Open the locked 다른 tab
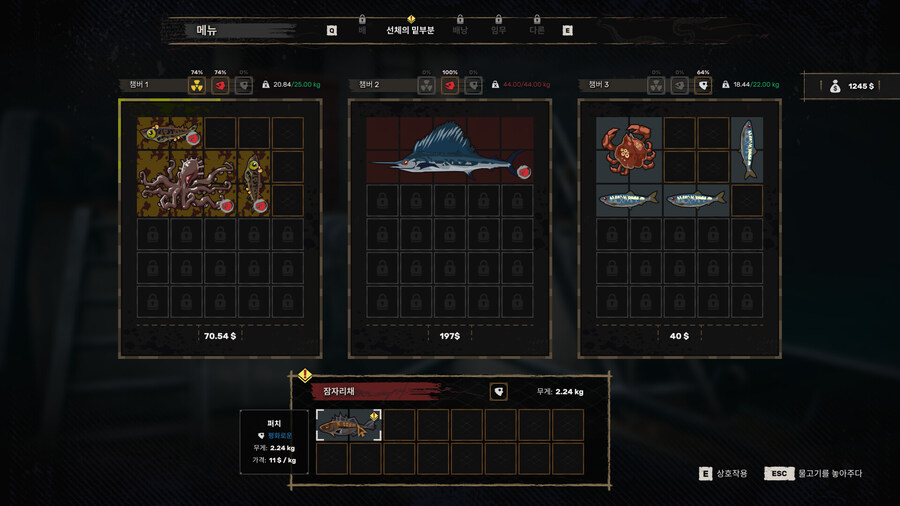 click(x=537, y=30)
